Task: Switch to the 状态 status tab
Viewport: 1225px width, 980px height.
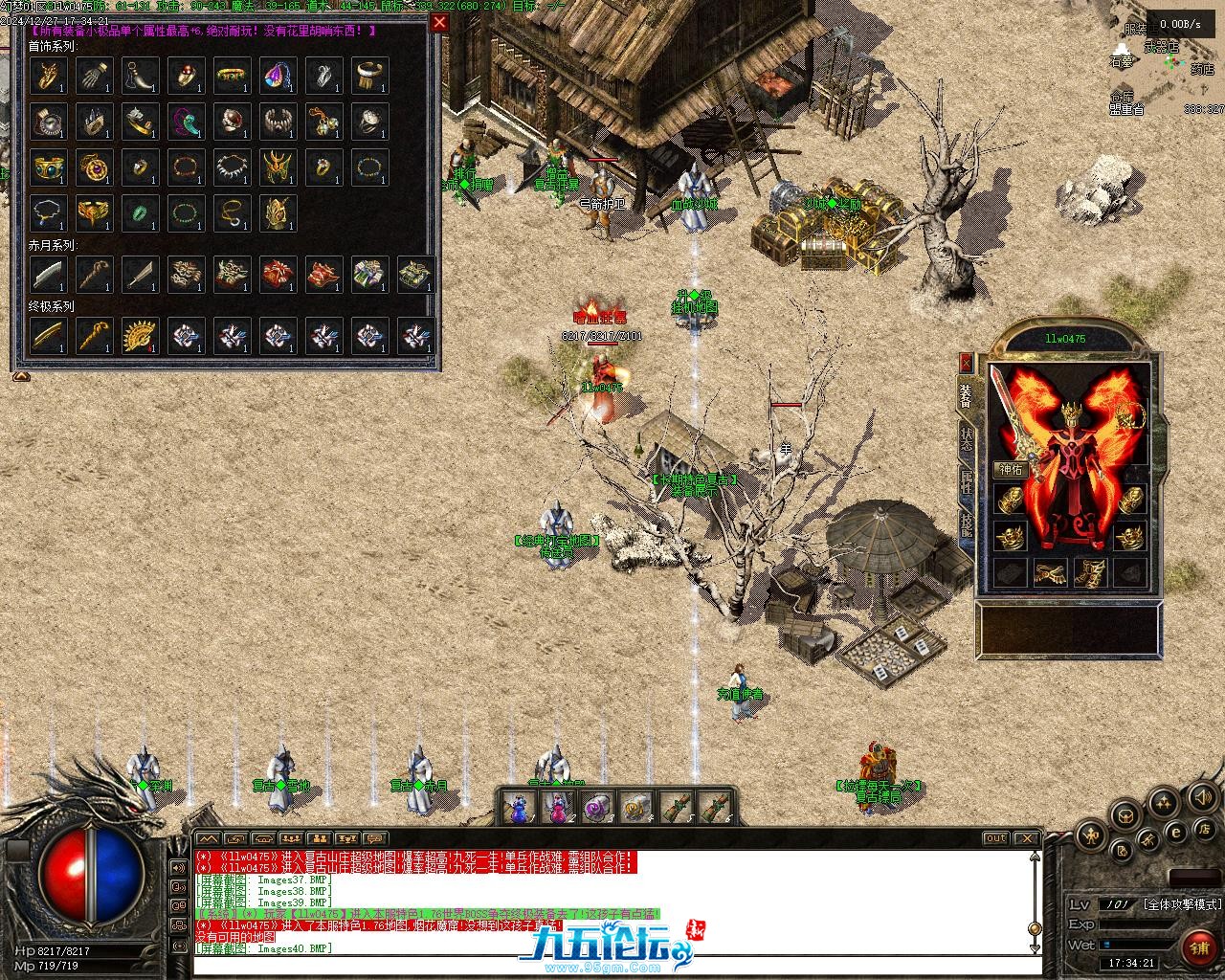Action: (967, 436)
